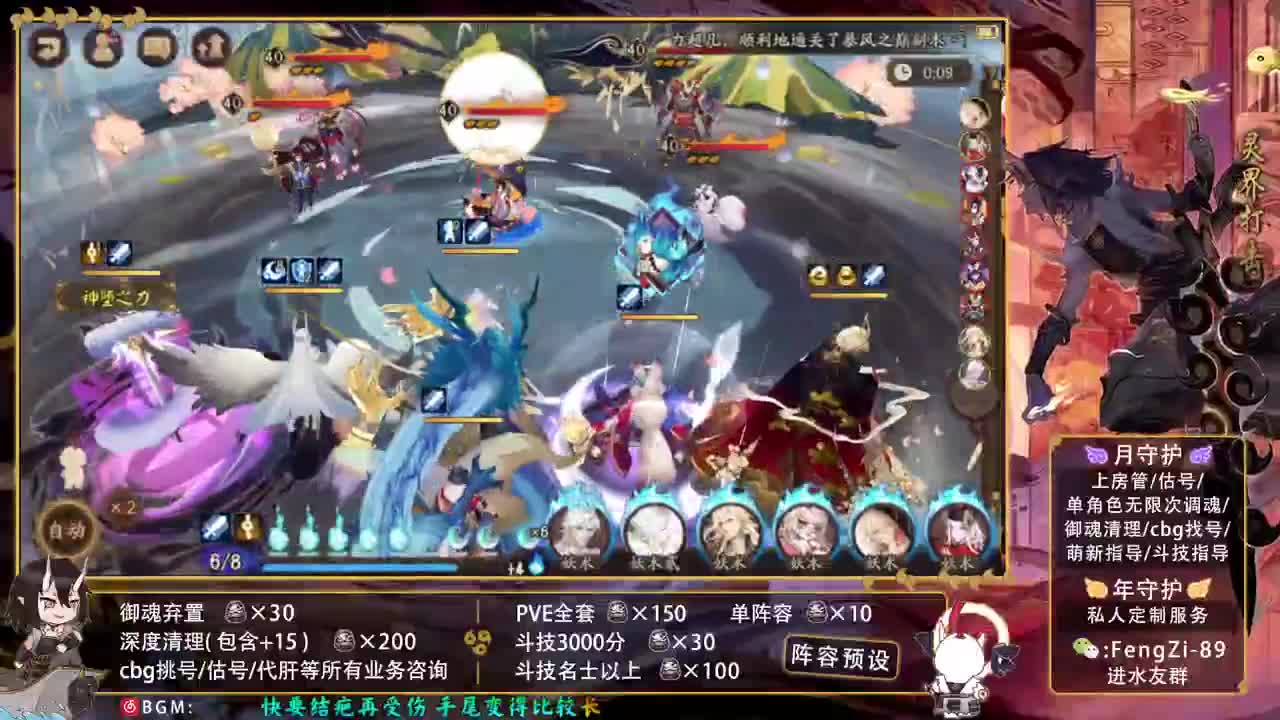
Task: Select the leftmost 妖术 shikigami portrait
Action: pyautogui.click(x=580, y=535)
